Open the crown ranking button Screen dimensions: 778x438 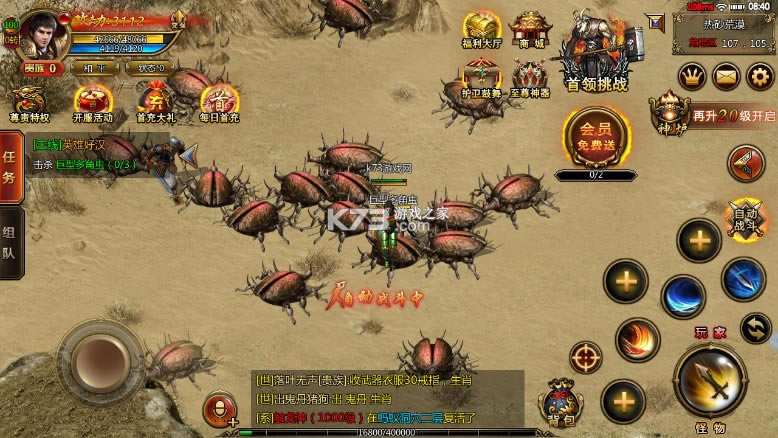(692, 75)
